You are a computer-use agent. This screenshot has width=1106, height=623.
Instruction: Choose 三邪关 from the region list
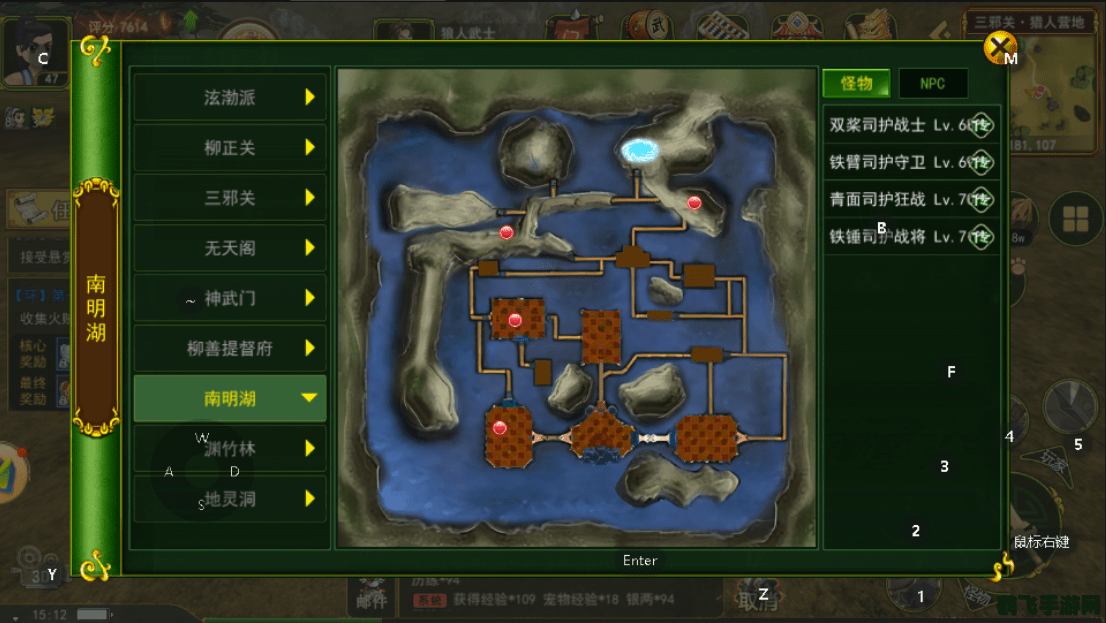coord(231,198)
